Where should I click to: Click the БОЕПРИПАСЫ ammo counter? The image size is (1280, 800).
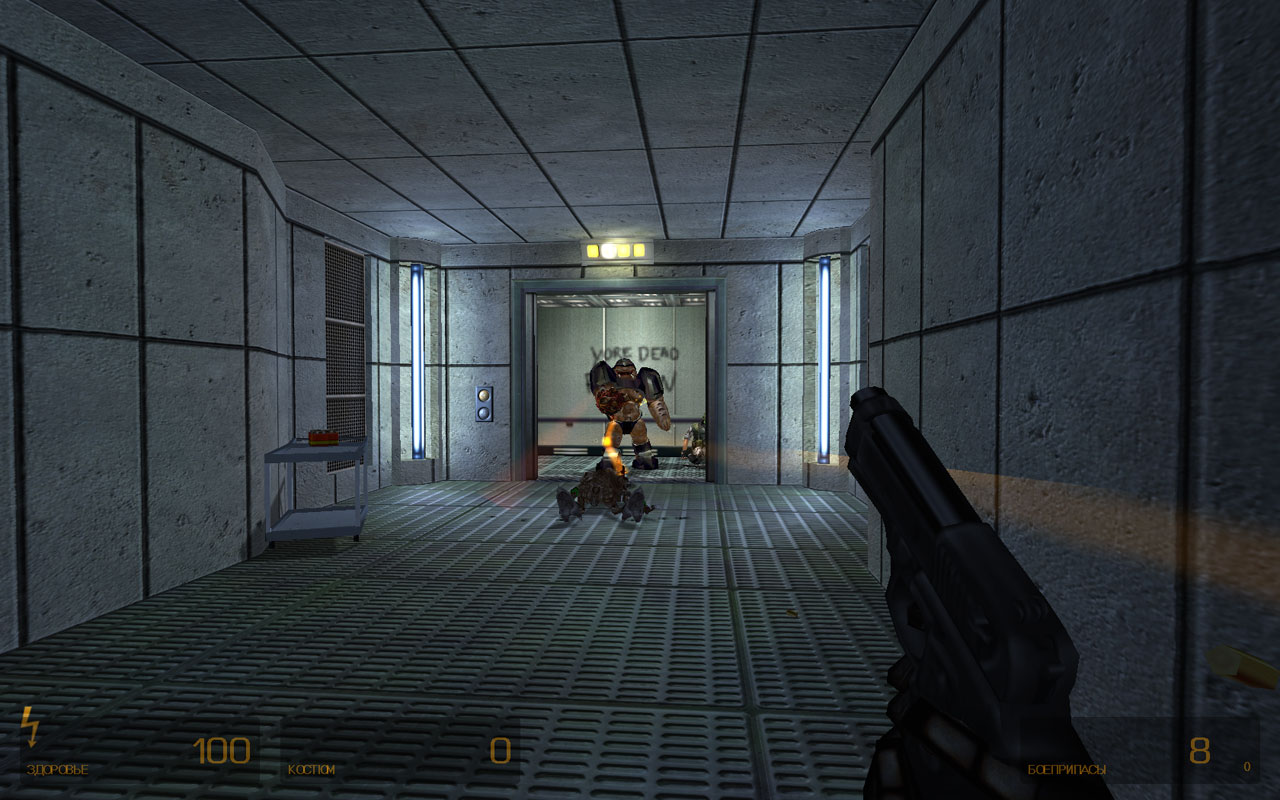1066,770
